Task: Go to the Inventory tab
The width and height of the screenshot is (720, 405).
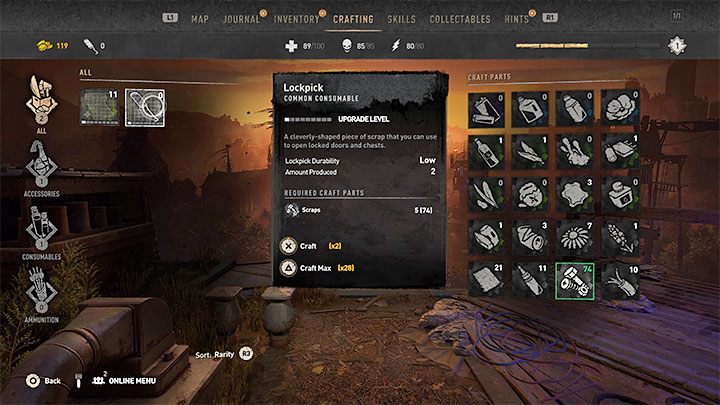Action: tap(296, 19)
